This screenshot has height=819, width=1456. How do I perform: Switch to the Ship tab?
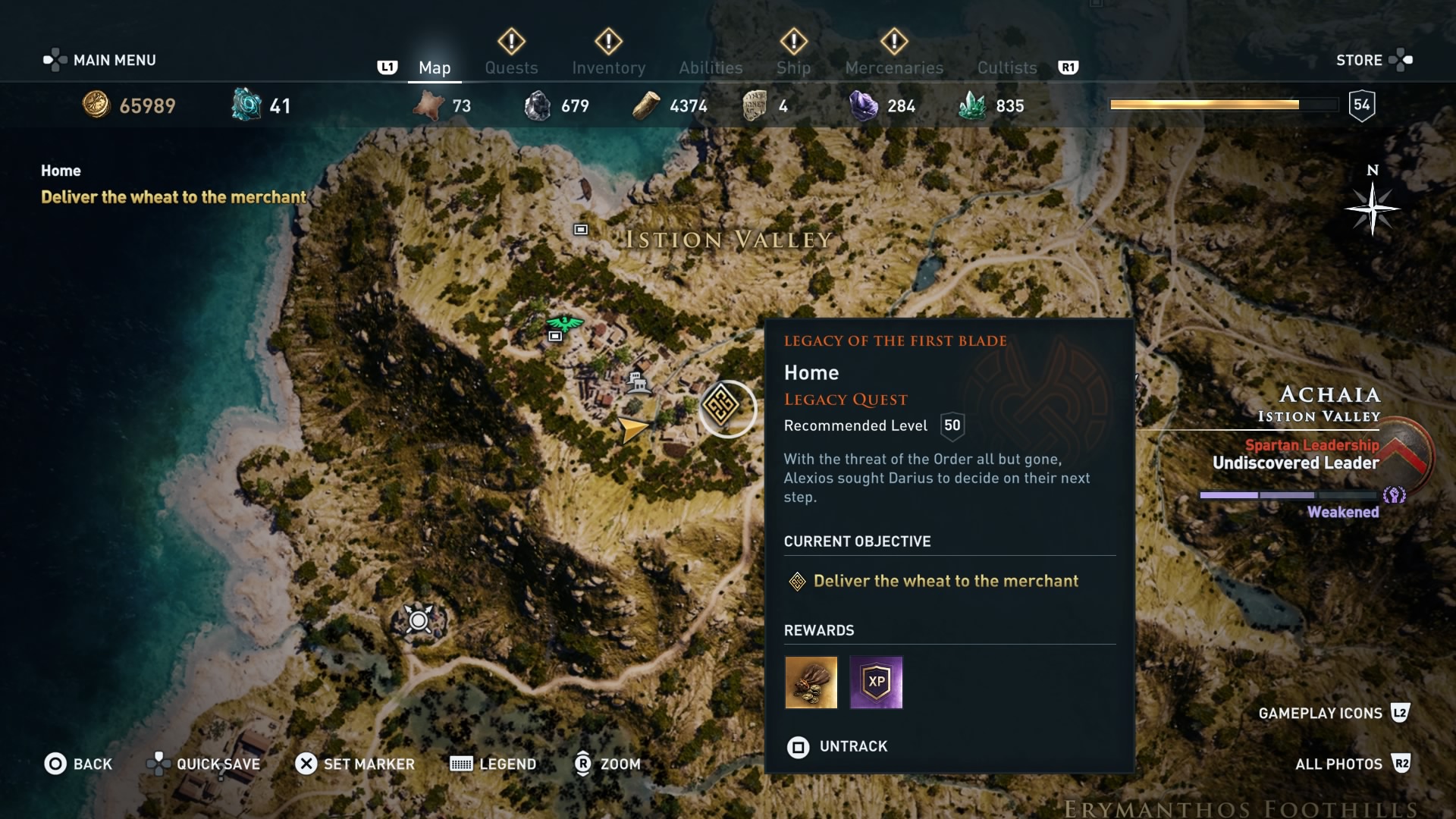(793, 67)
